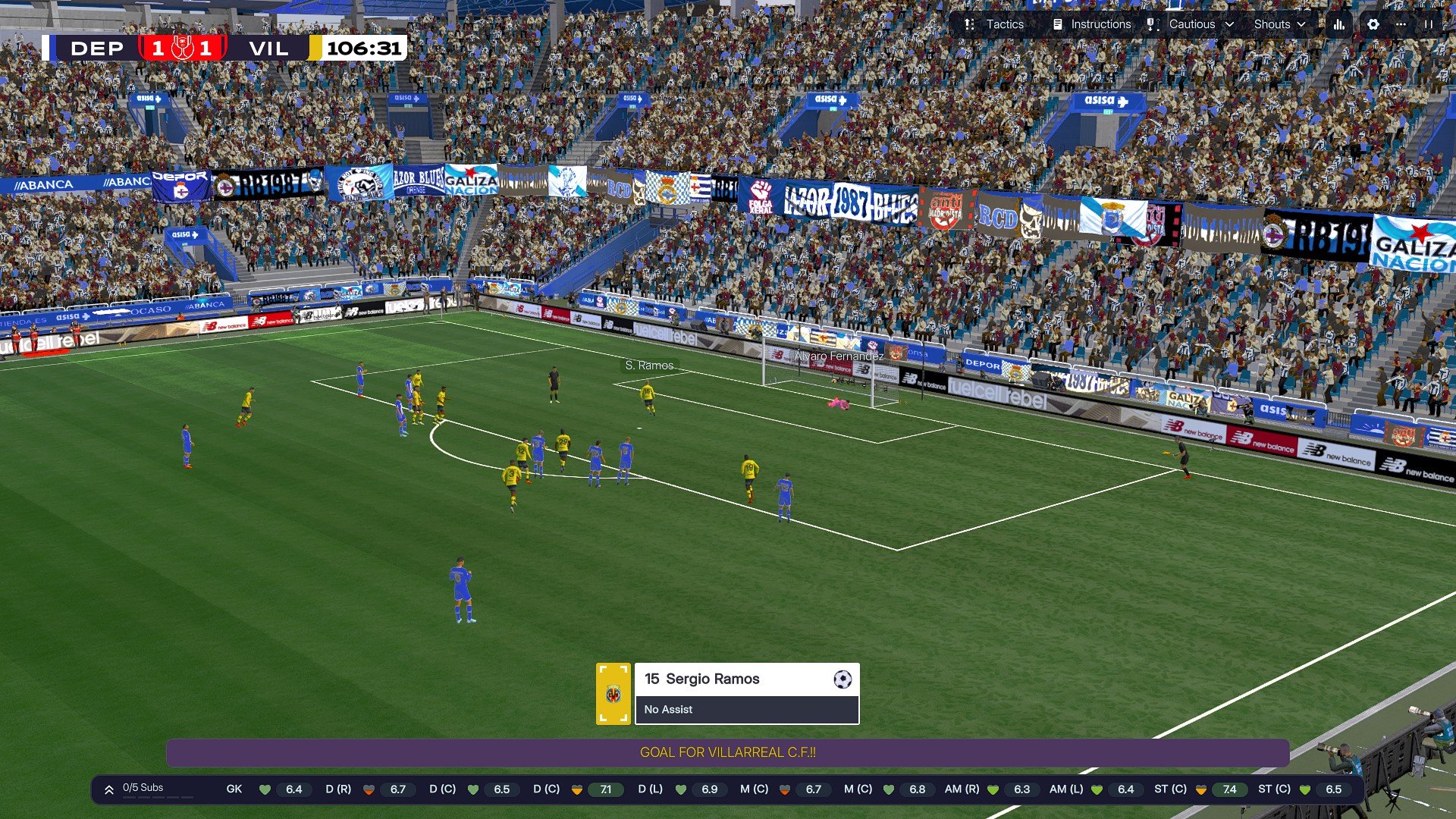Select the GK player rated 6.4
1456x819 pixels.
point(264,789)
